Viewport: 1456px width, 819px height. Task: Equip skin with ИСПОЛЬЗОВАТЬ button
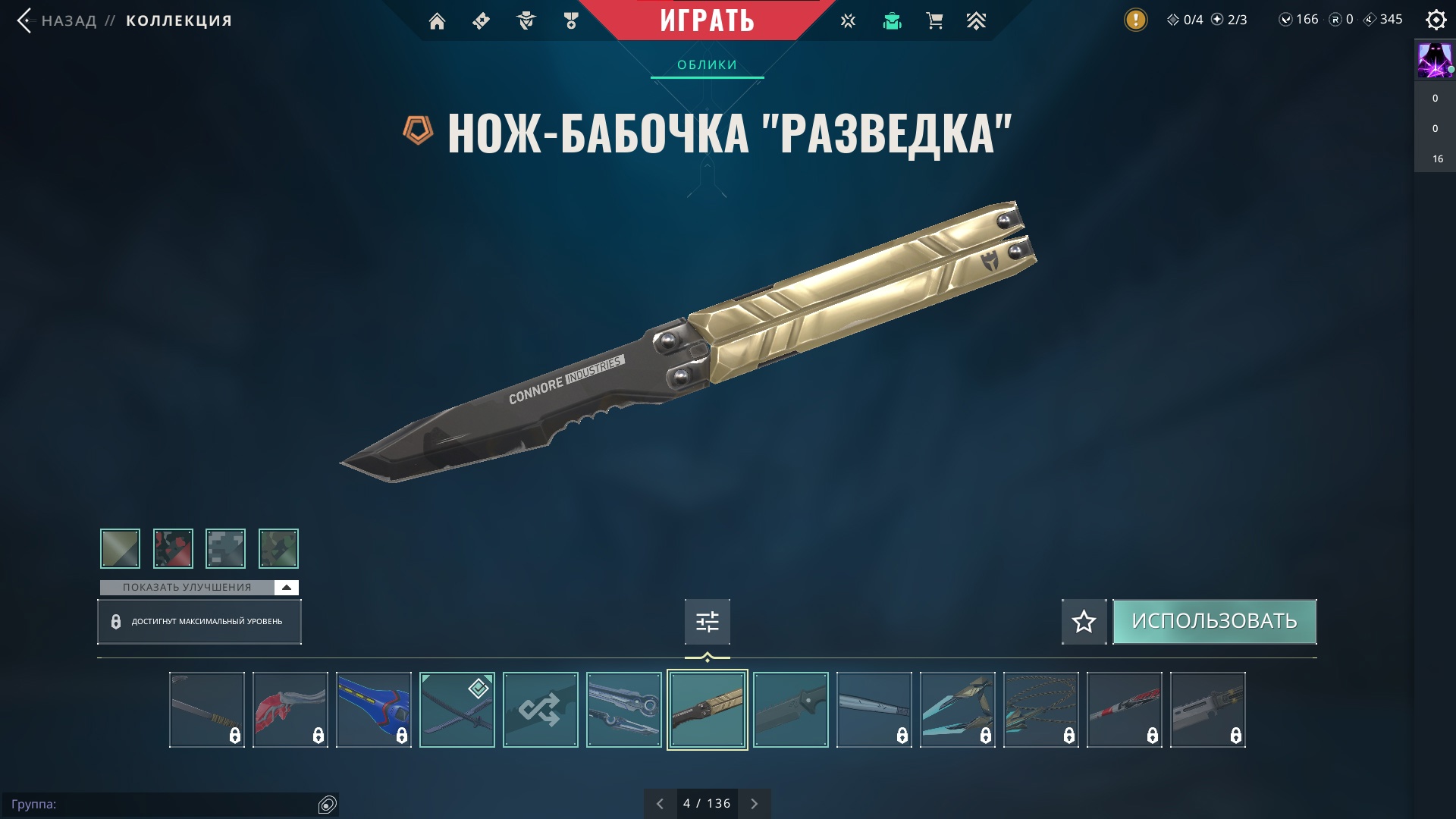pos(1214,621)
